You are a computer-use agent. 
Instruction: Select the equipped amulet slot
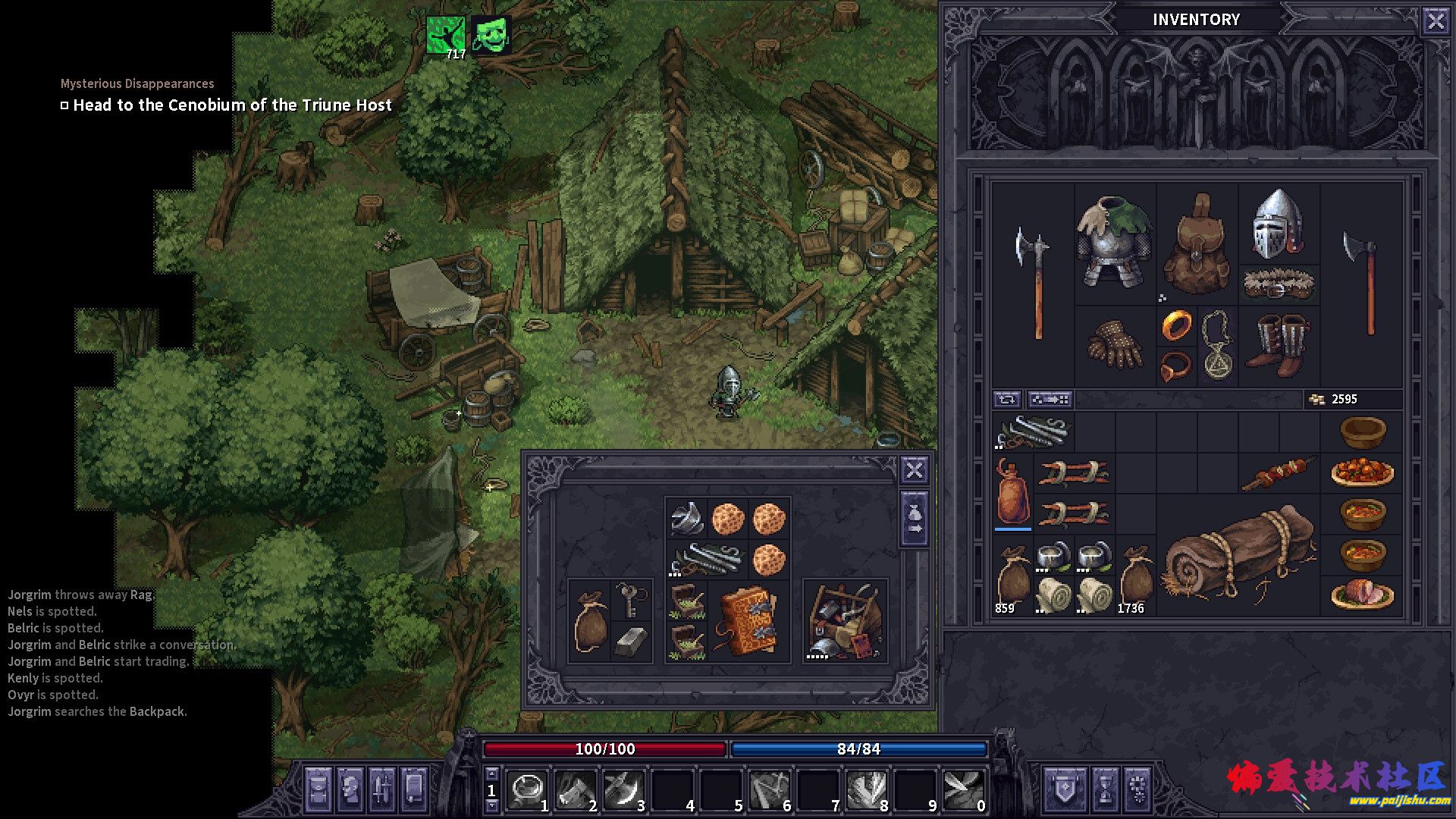tap(1217, 346)
